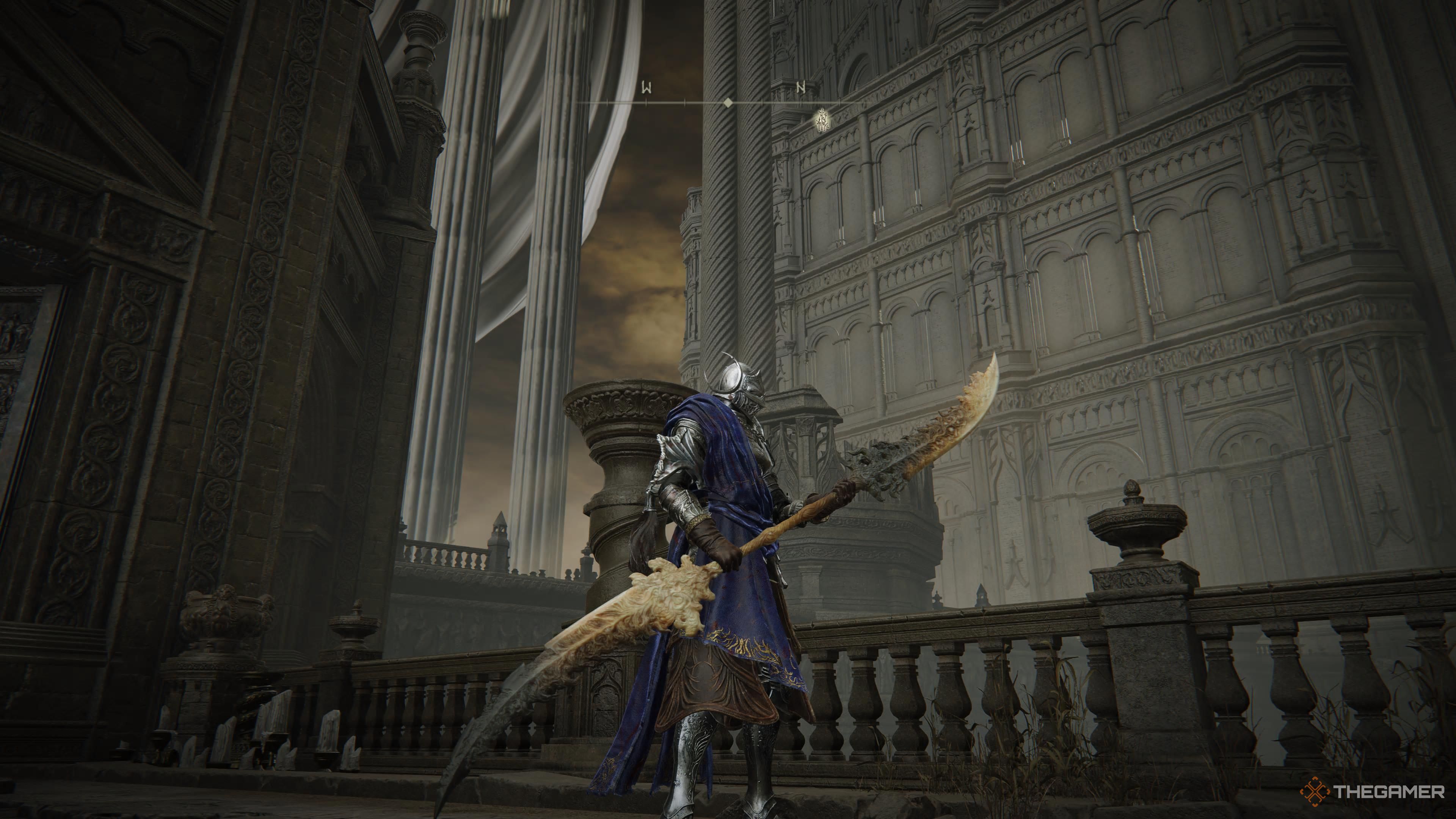This screenshot has width=1456, height=819.
Task: Click the diamond marker on the compass
Action: click(728, 102)
